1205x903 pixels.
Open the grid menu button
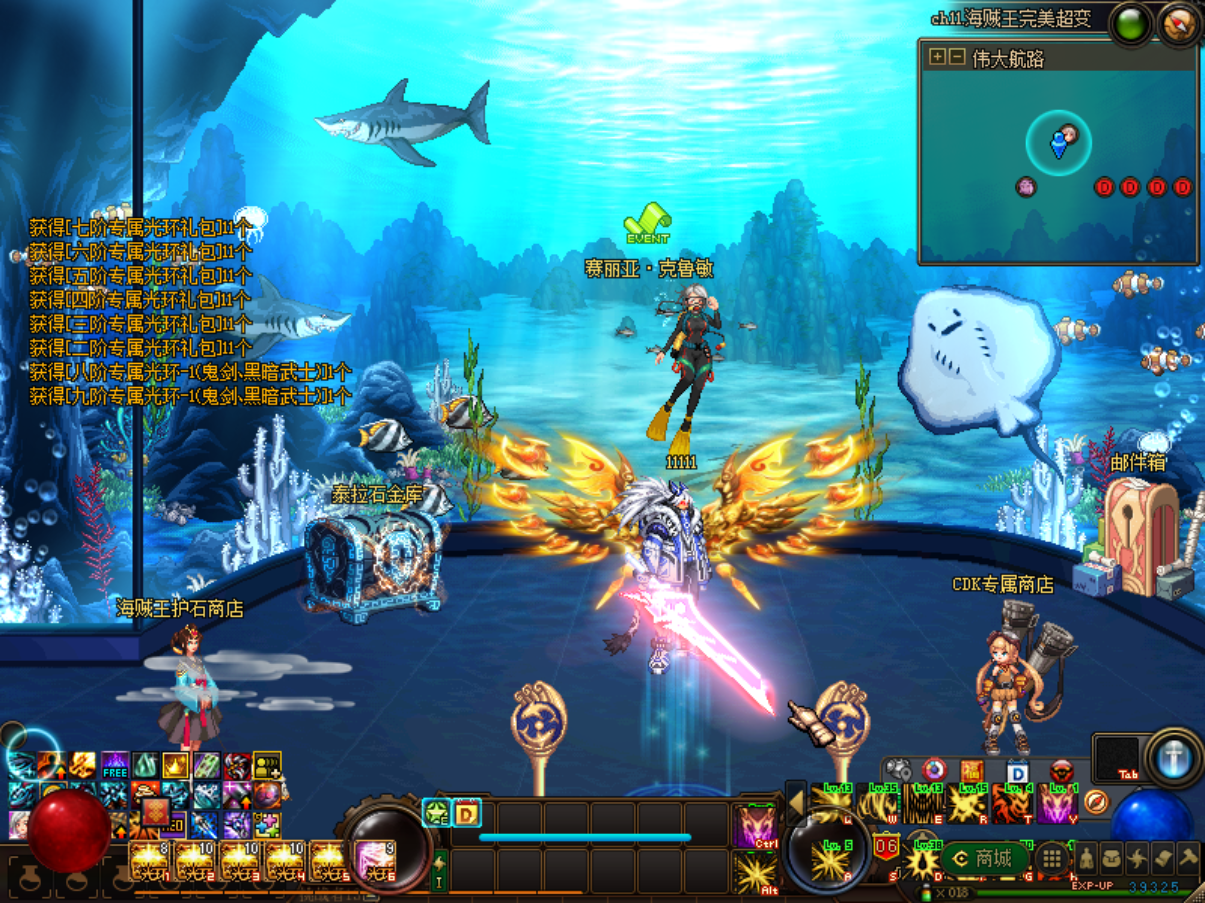click(x=1052, y=858)
